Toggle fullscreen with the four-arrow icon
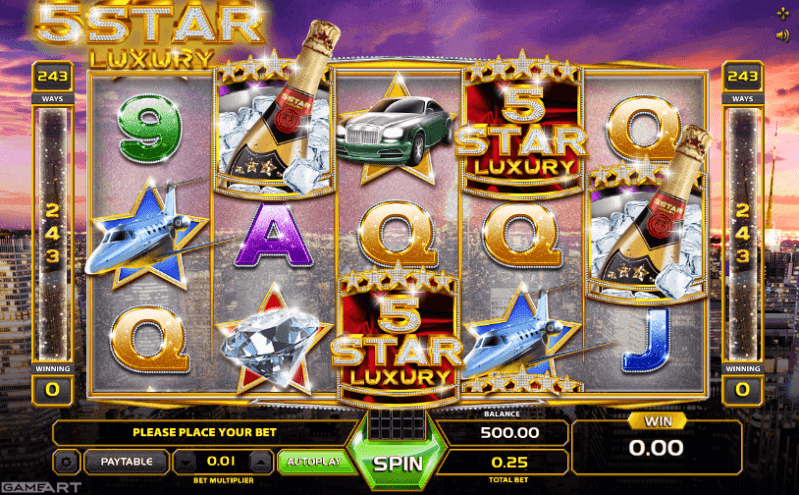Image resolution: width=799 pixels, height=495 pixels. click(x=782, y=13)
